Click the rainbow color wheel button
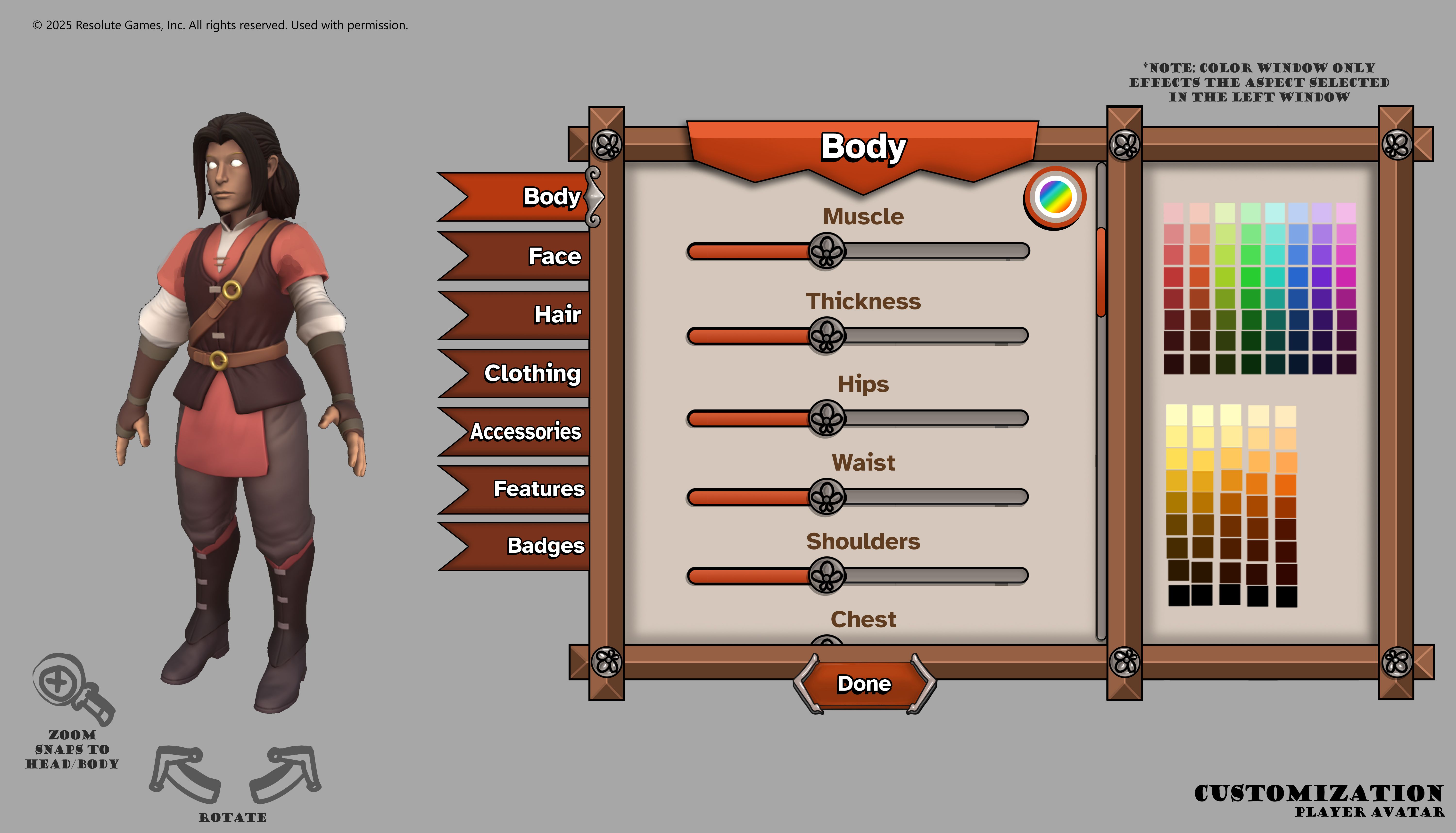Image resolution: width=1456 pixels, height=833 pixels. pyautogui.click(x=1055, y=197)
